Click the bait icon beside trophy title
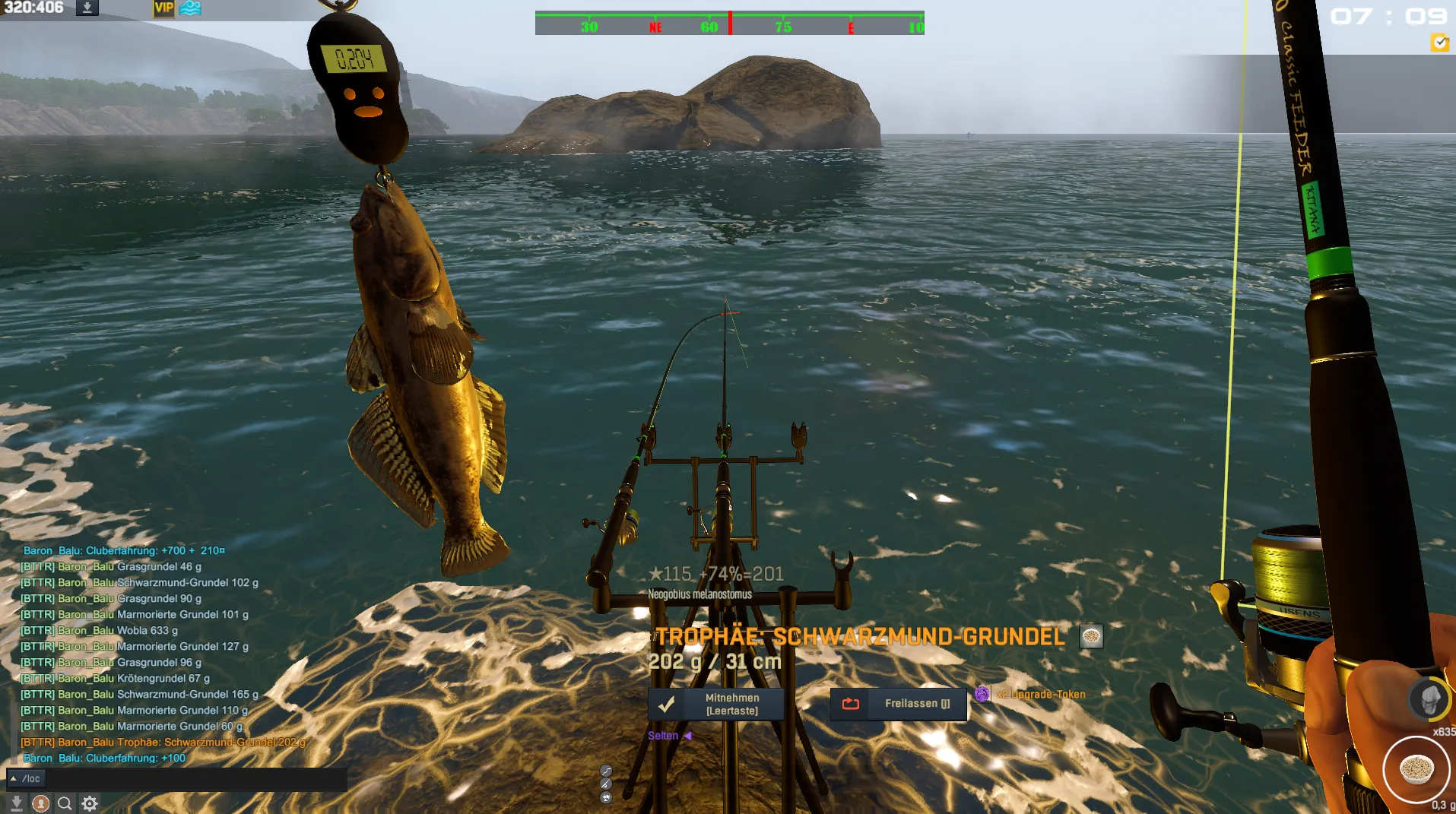The image size is (1456, 814). (x=1091, y=637)
